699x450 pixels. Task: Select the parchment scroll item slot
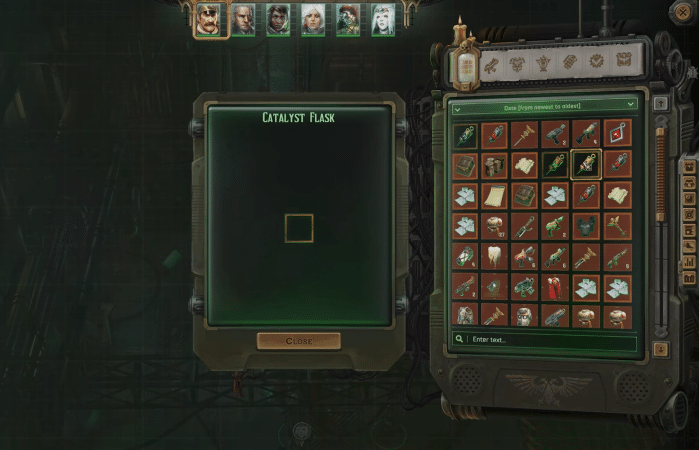coord(495,195)
